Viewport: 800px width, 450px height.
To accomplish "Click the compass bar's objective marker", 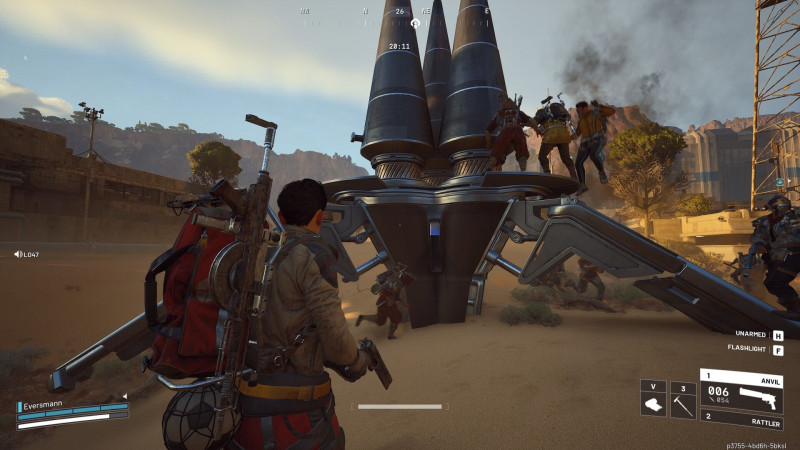I will pos(415,22).
